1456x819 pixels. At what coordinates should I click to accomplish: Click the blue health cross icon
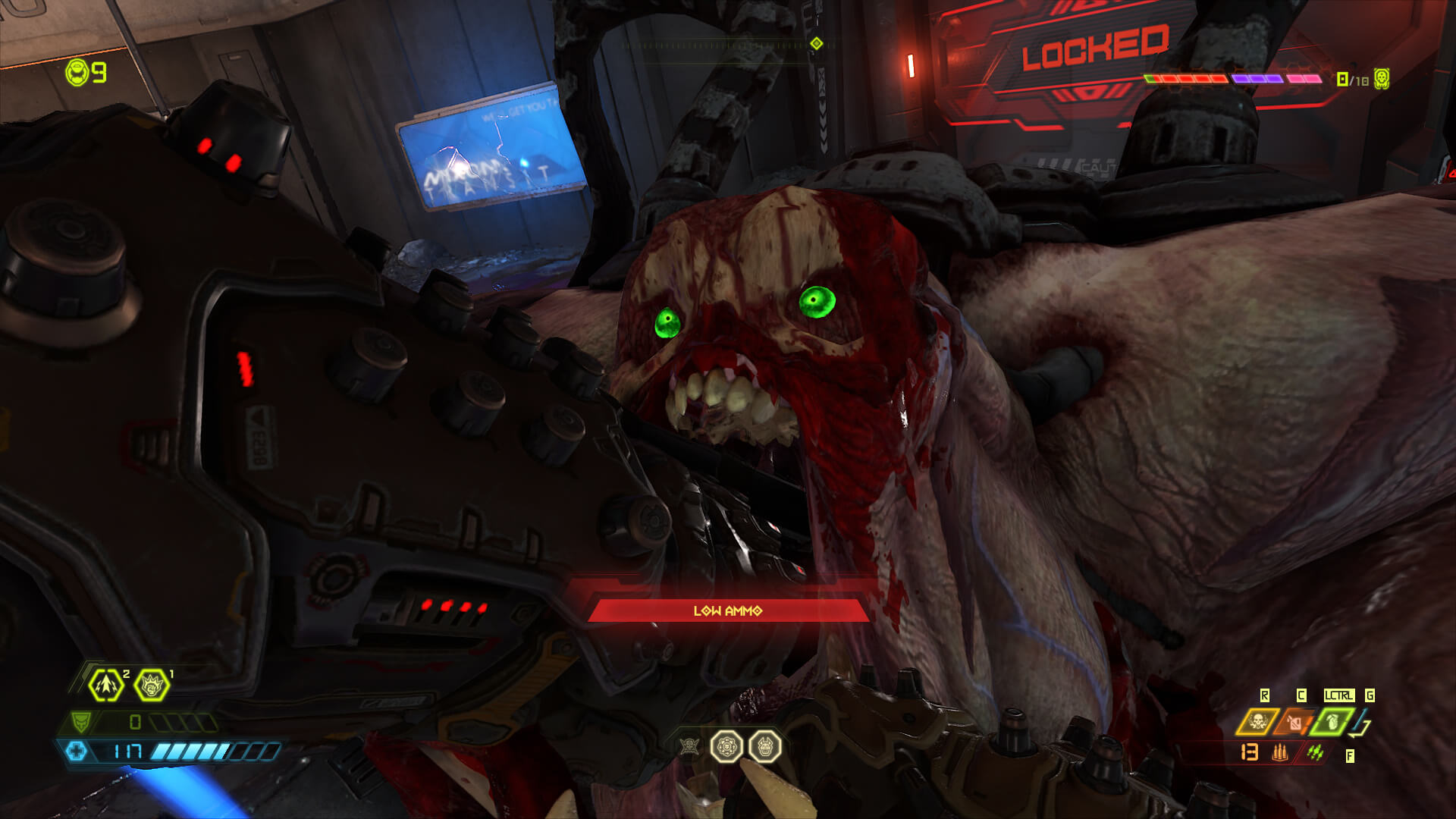pos(76,752)
